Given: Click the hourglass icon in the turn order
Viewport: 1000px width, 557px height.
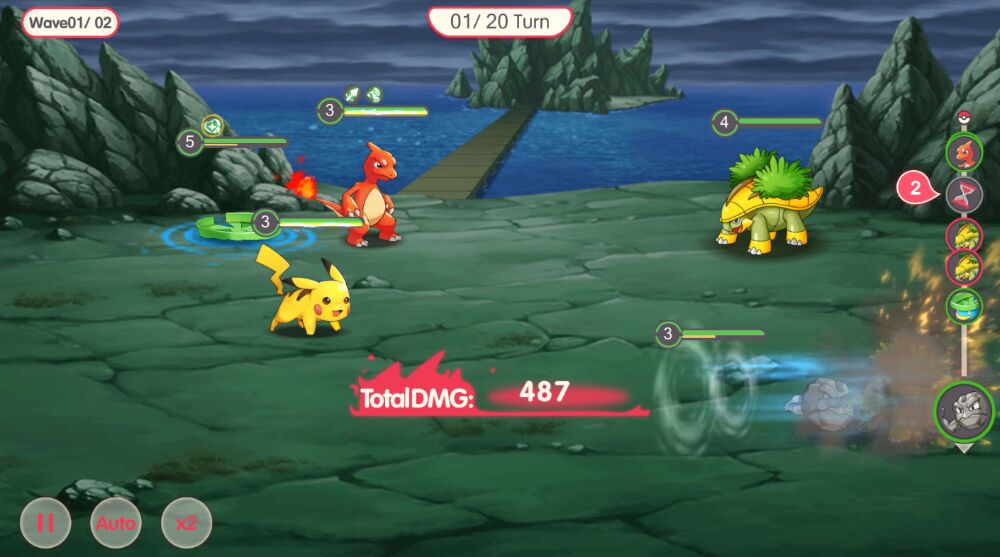Looking at the screenshot, I should point(964,192).
